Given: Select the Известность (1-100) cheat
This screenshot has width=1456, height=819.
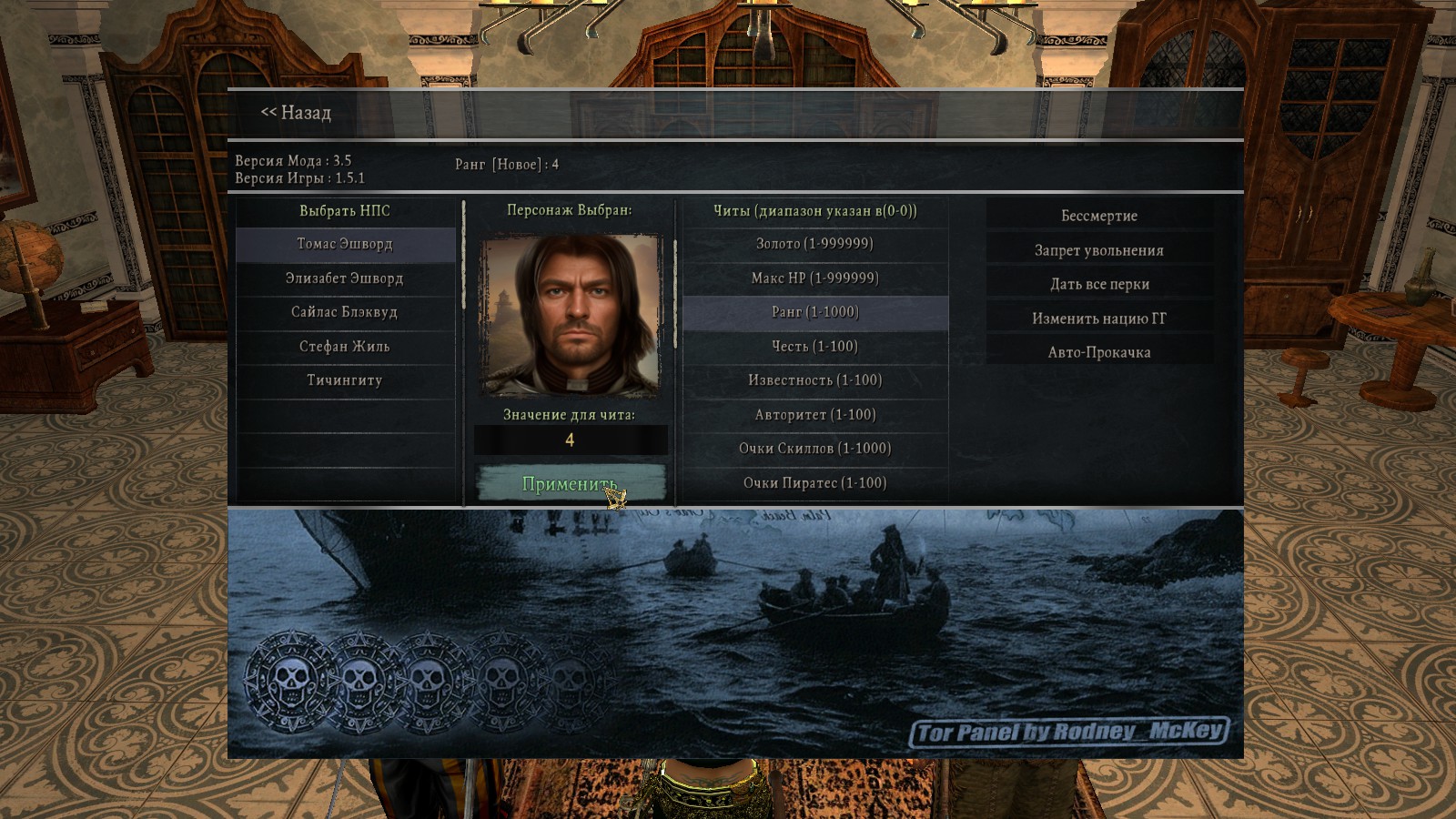Looking at the screenshot, I should tap(814, 380).
